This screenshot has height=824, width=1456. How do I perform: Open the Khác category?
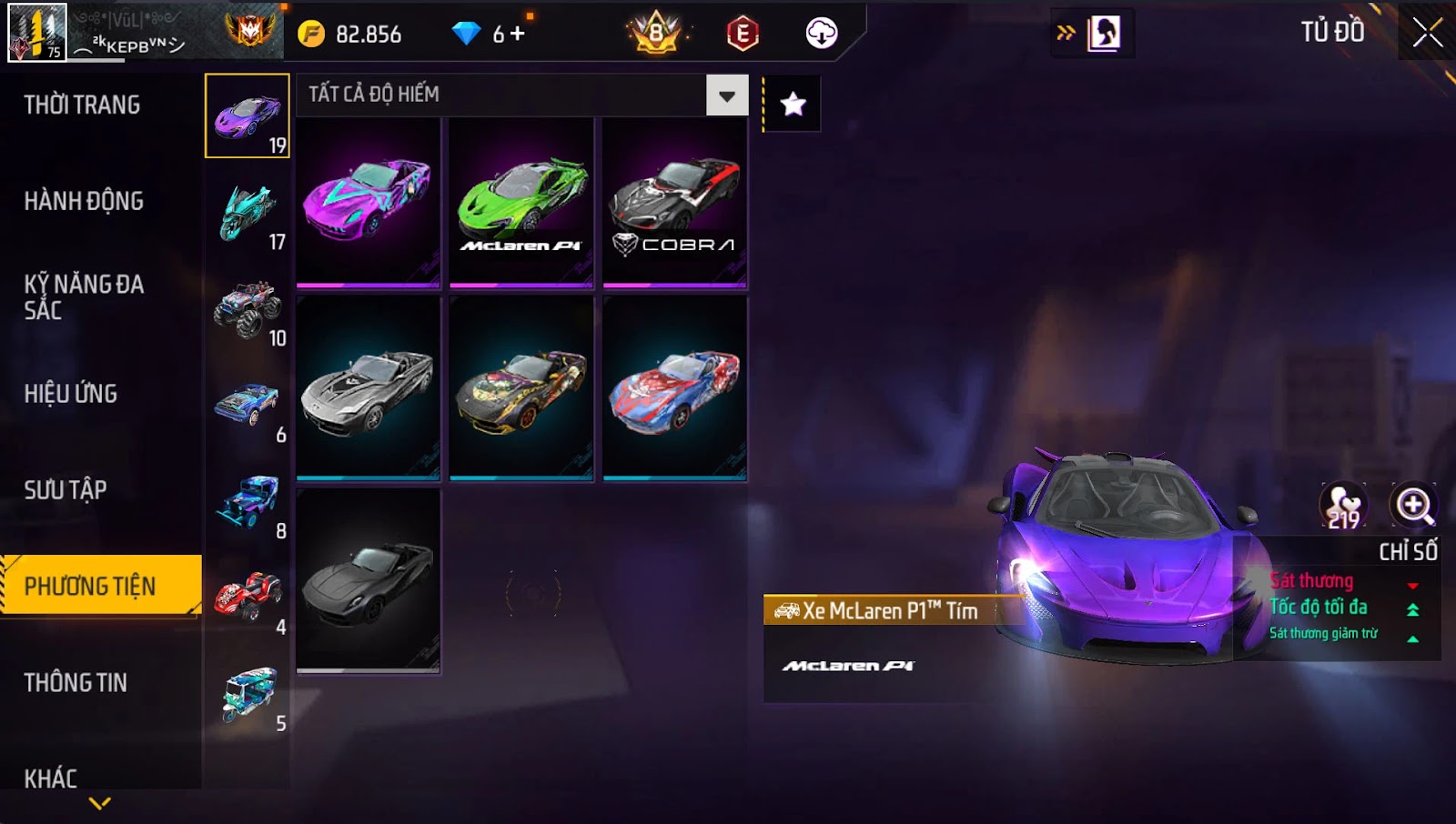(51, 779)
